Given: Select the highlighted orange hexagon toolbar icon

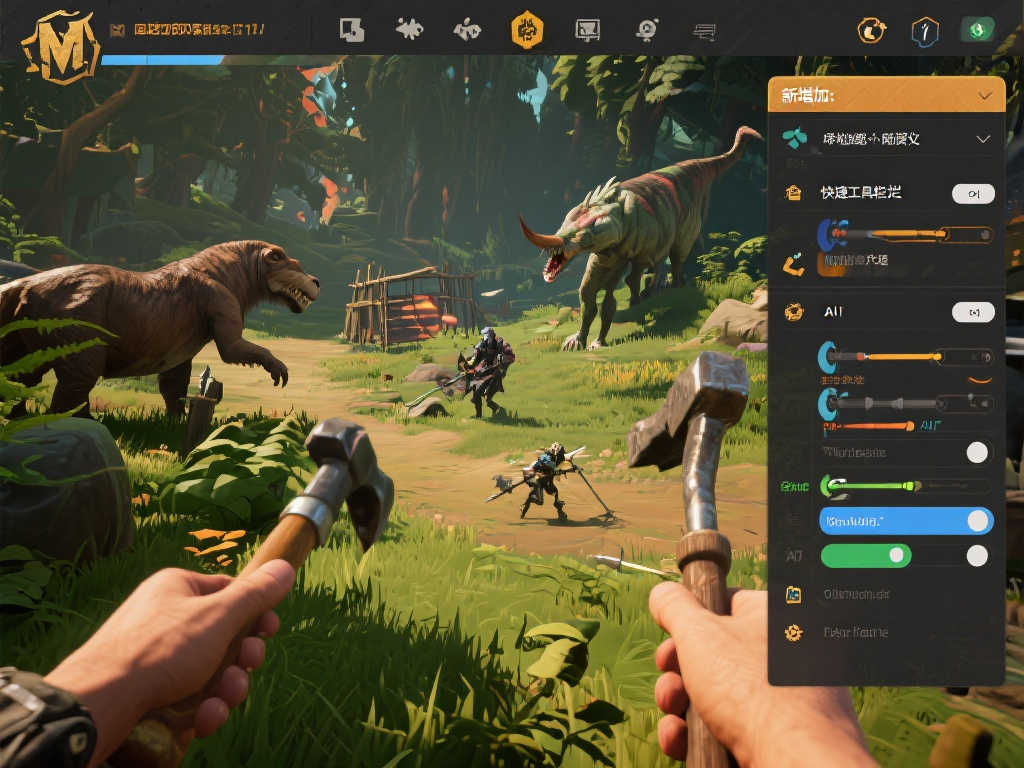Looking at the screenshot, I should coord(527,30).
